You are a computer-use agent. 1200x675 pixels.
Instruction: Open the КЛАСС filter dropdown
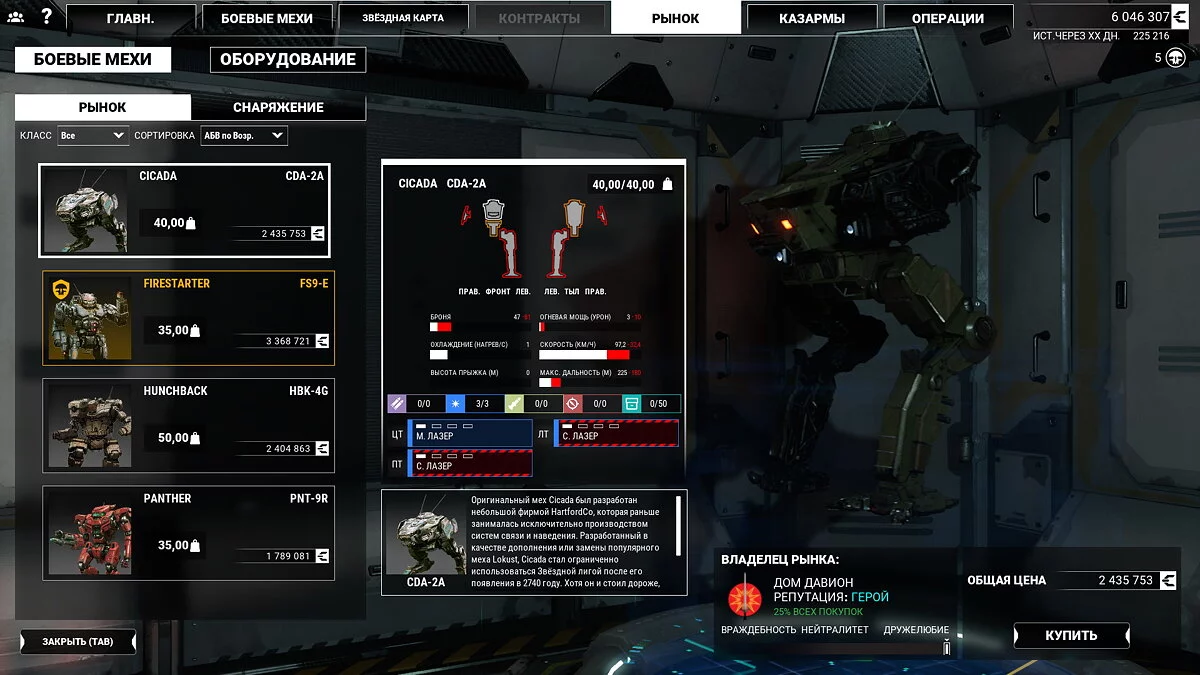click(x=93, y=135)
